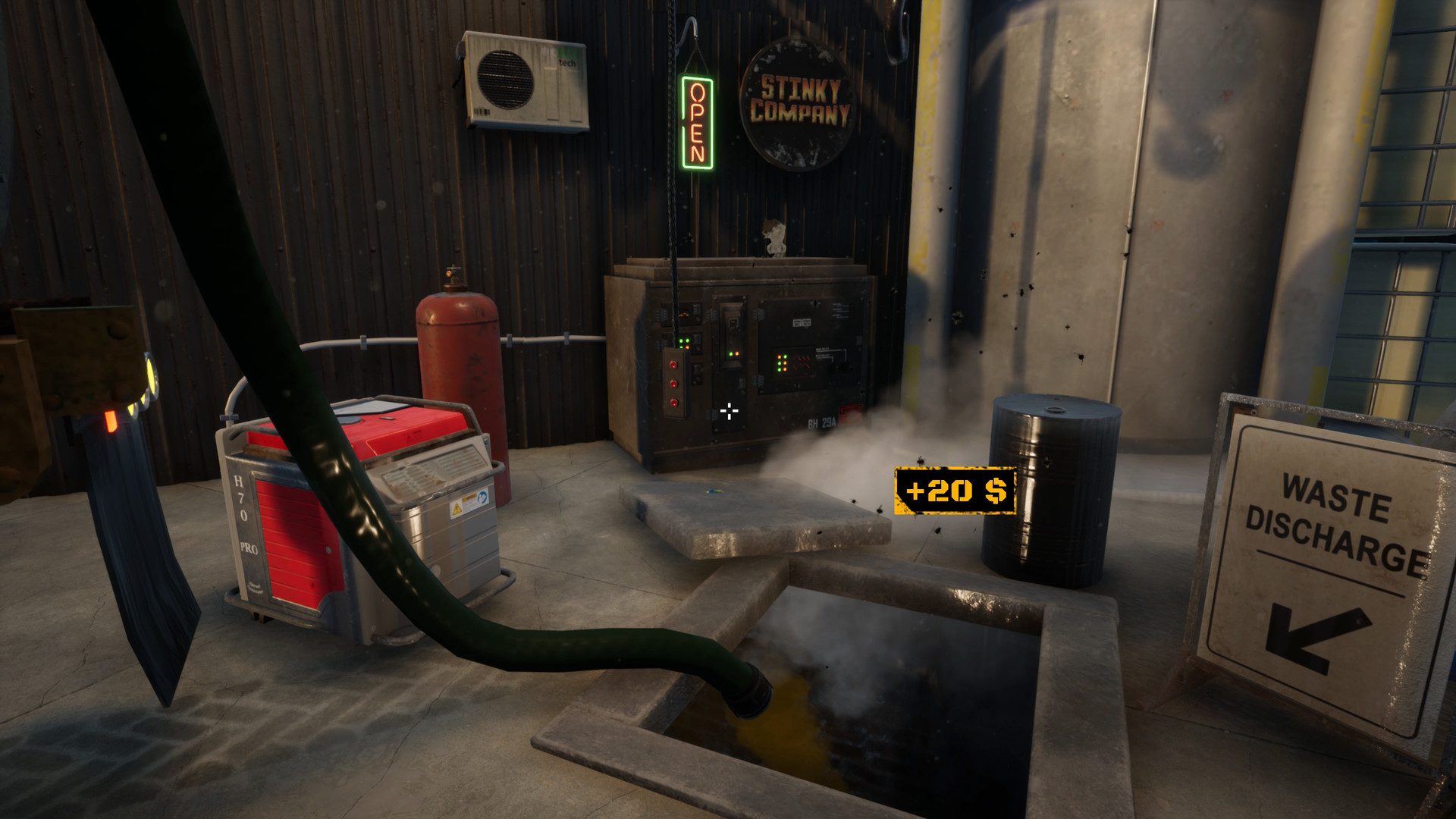Toggle the breaker switch in the control panel's center column

point(733,322)
